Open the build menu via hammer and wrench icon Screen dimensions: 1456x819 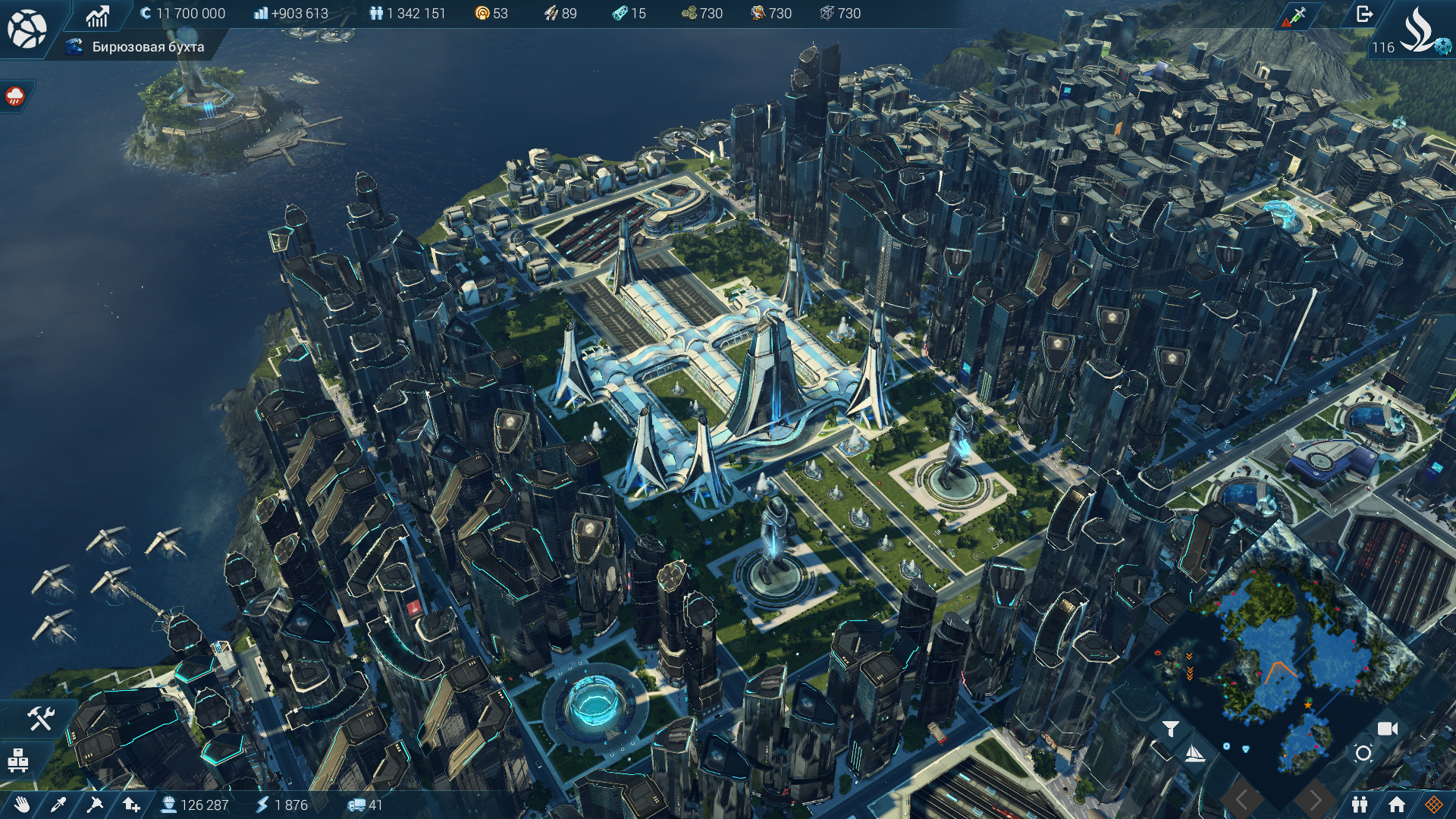pyautogui.click(x=40, y=719)
